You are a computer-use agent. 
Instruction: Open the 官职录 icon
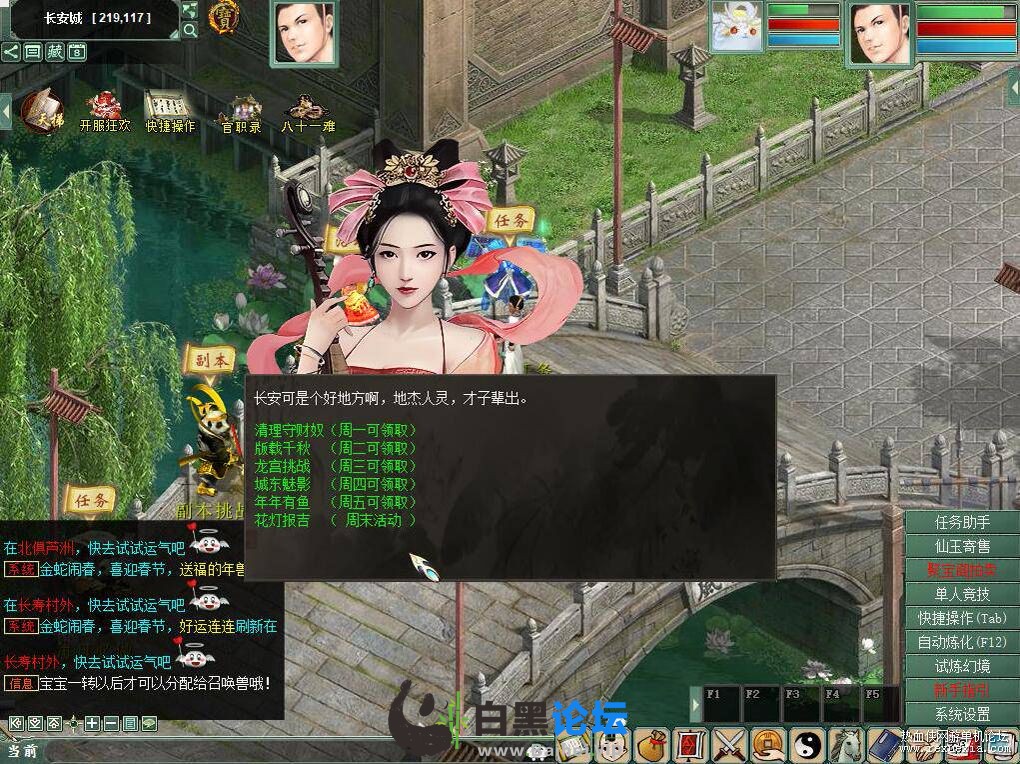(241, 114)
